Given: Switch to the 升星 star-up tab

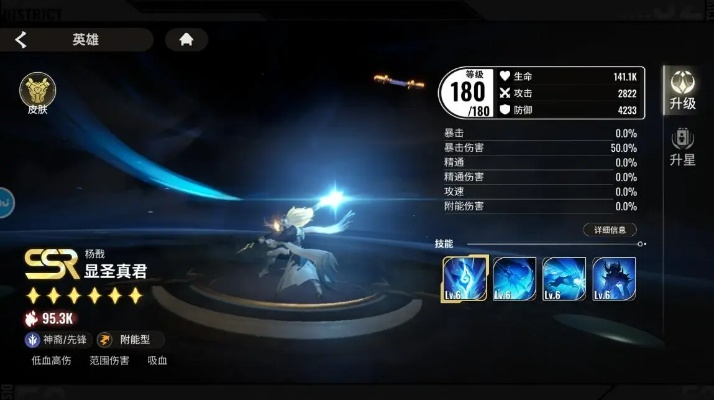Looking at the screenshot, I should pyautogui.click(x=683, y=146).
